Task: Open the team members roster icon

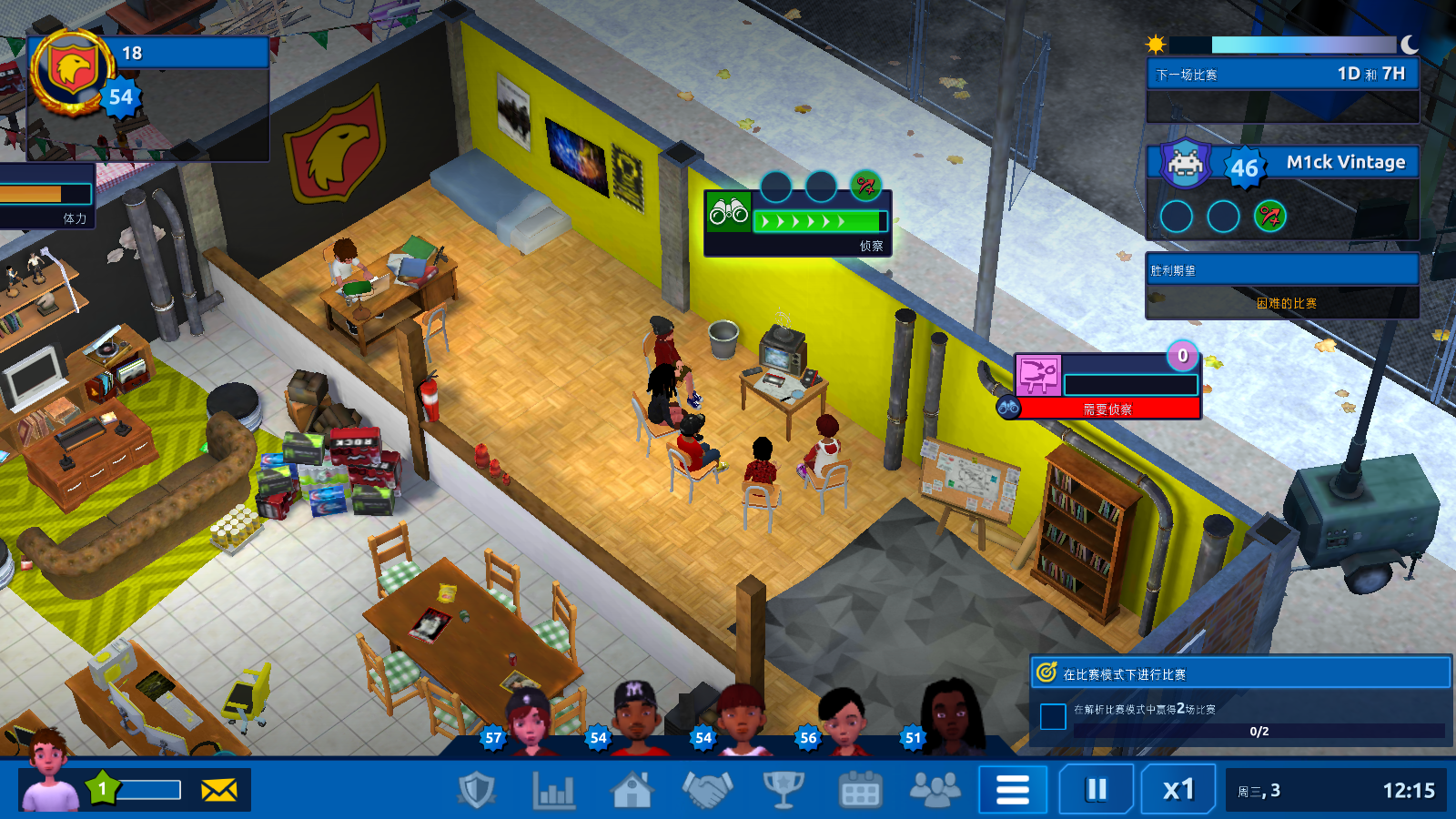Action: [935, 790]
